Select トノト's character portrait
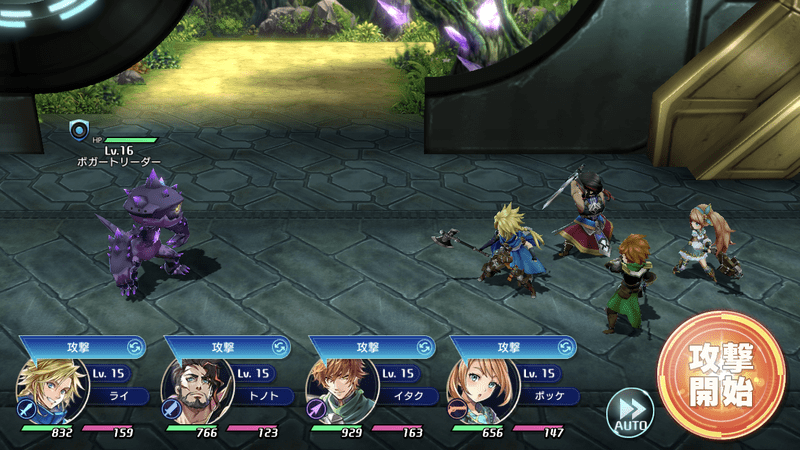 tap(190, 393)
